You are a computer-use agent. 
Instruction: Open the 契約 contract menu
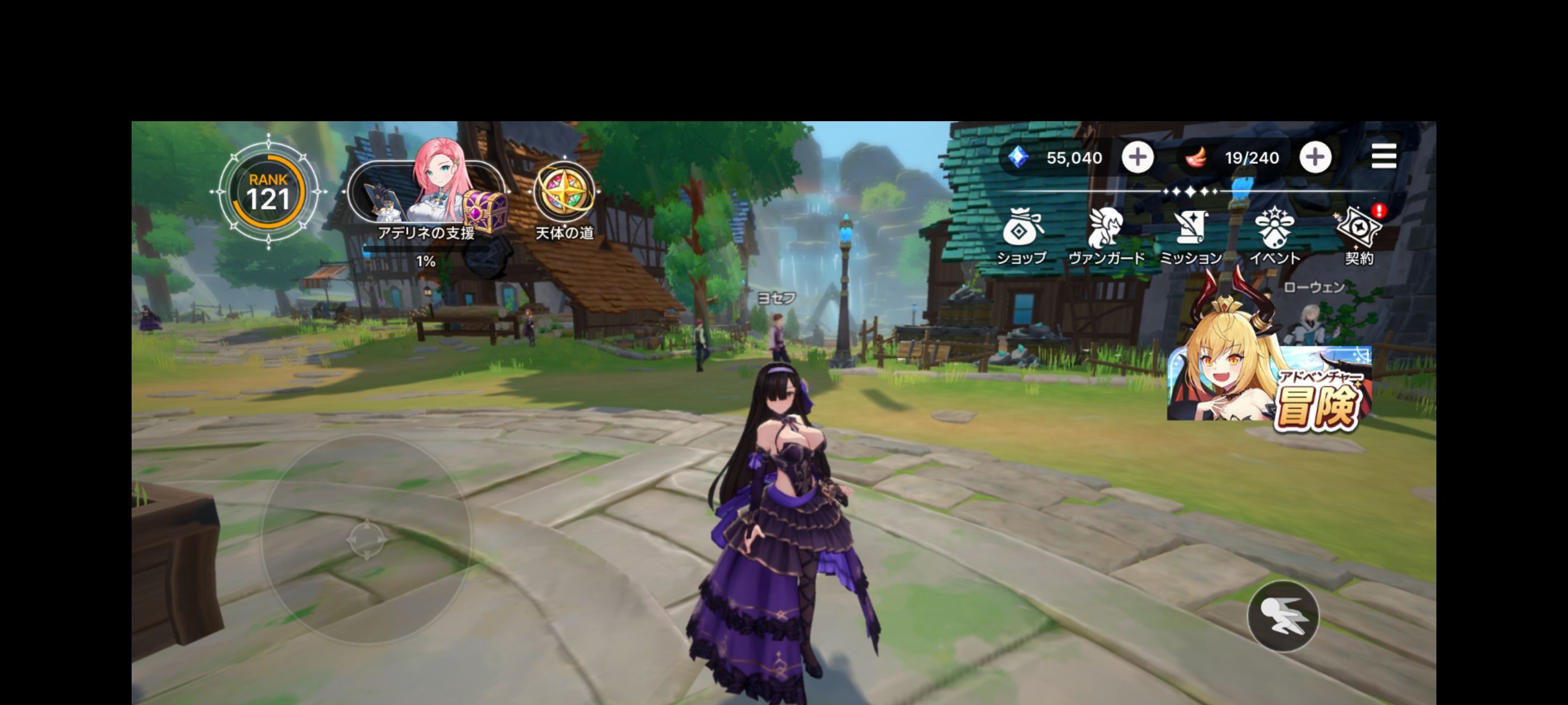pyautogui.click(x=1359, y=236)
